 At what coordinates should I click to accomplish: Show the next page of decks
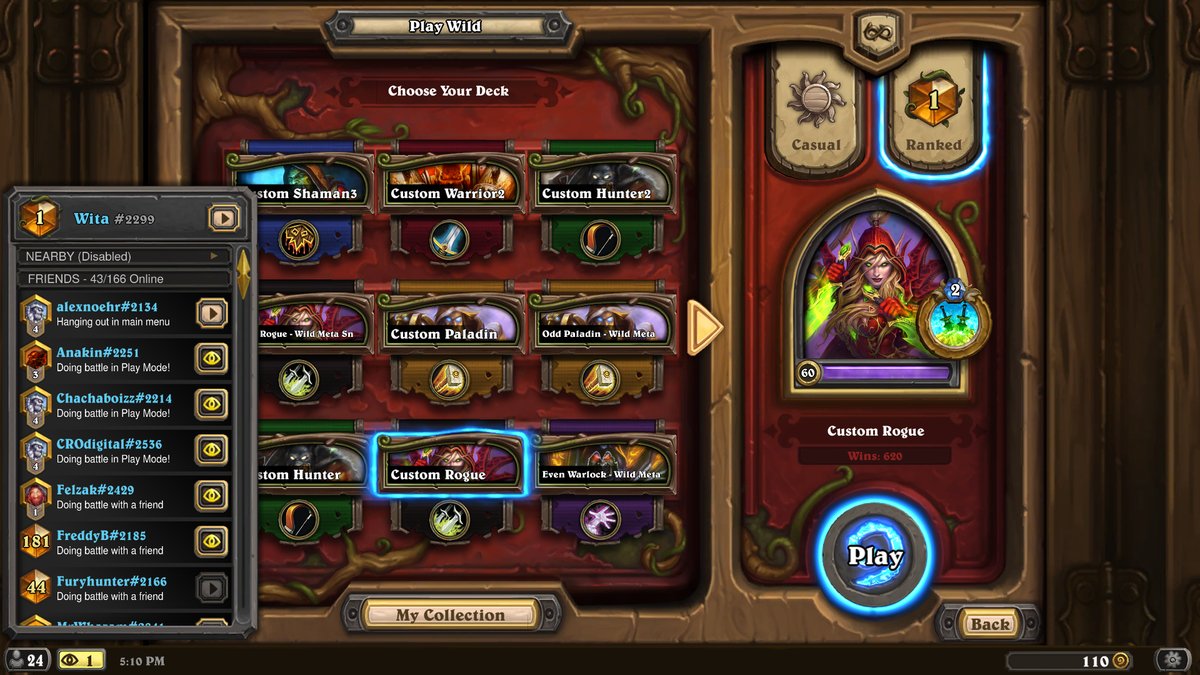coord(705,327)
